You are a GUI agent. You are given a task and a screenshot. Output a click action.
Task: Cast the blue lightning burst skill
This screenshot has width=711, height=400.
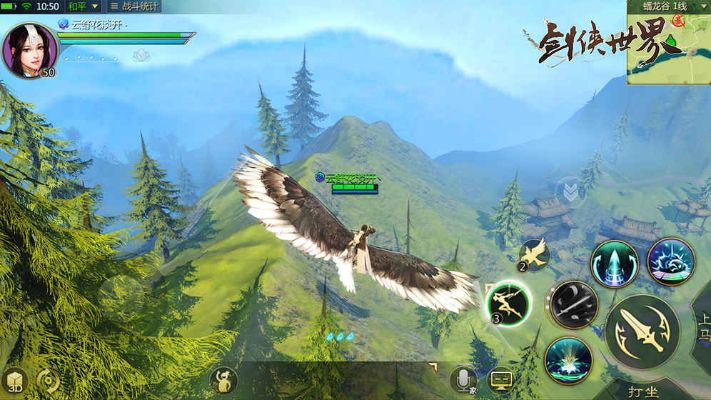(670, 262)
